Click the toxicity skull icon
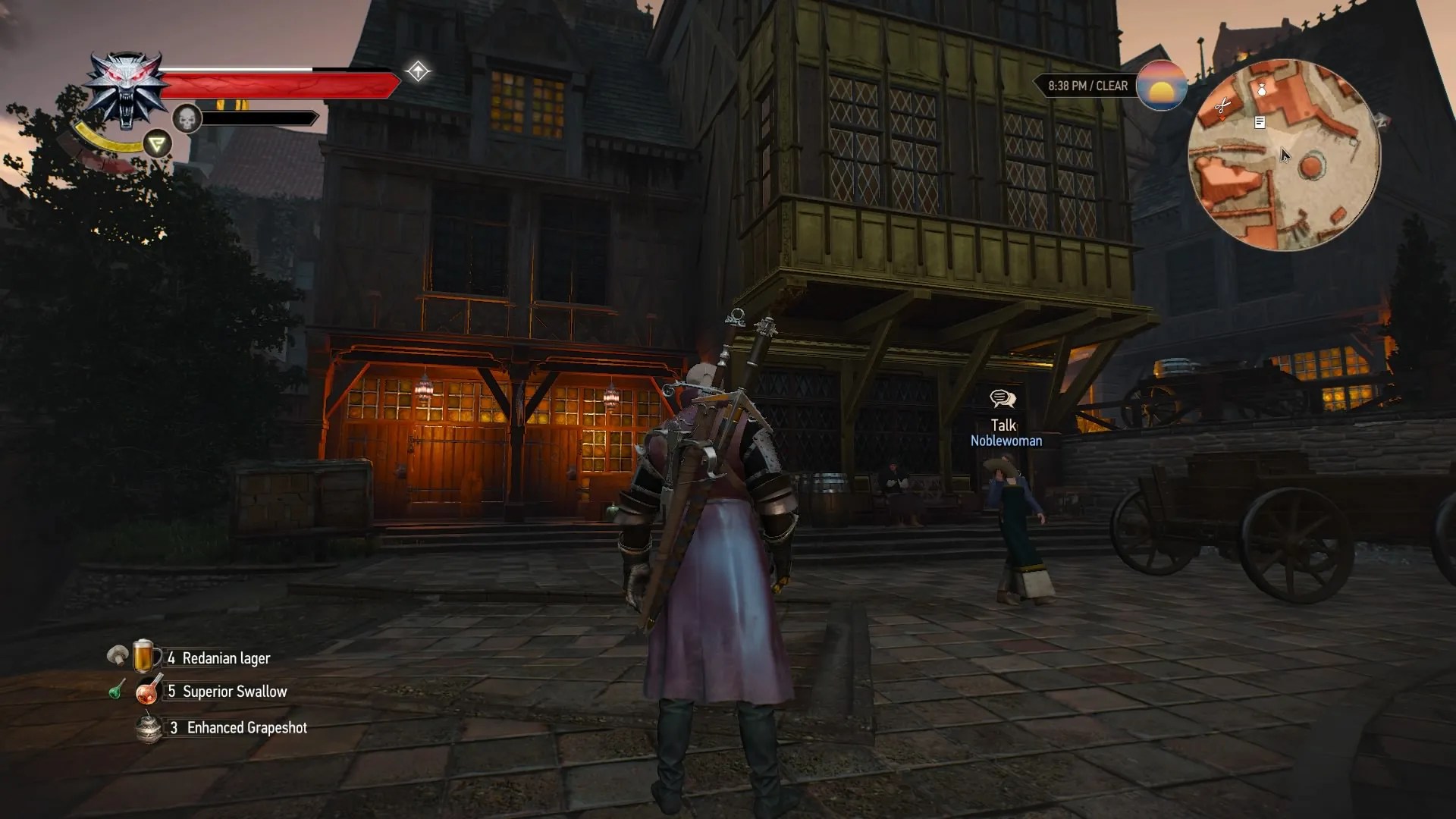Image resolution: width=1456 pixels, height=819 pixels. coord(187,118)
